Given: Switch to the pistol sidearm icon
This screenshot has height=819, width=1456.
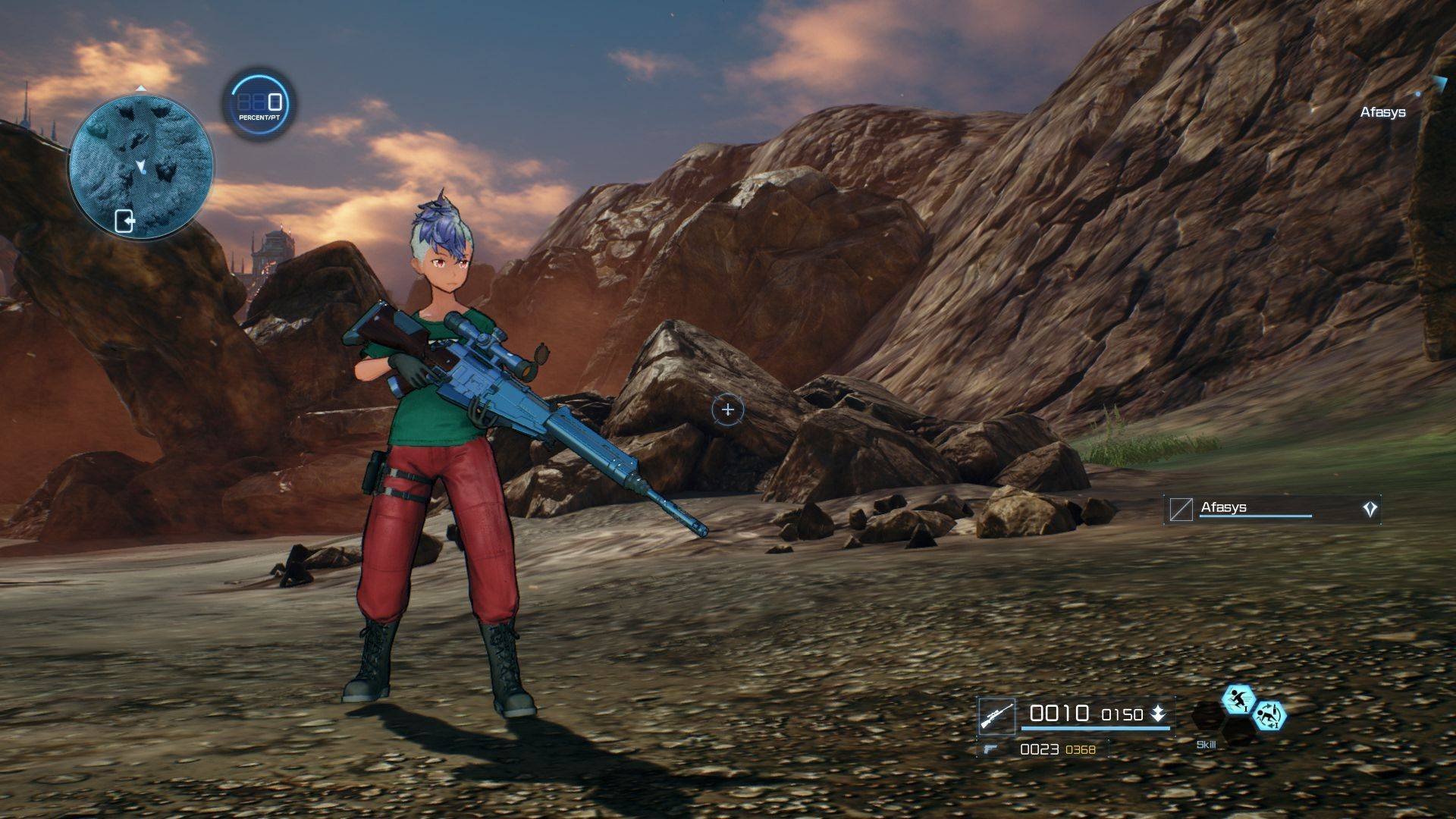Looking at the screenshot, I should [x=990, y=749].
